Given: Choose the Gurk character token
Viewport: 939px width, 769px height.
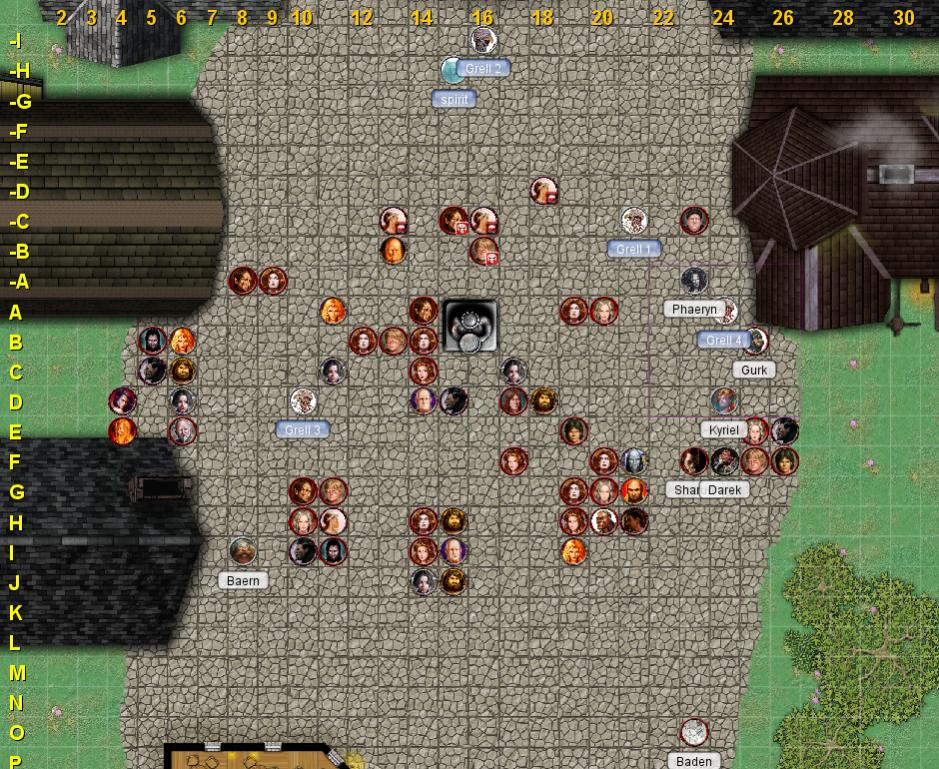Looking at the screenshot, I should (755, 341).
